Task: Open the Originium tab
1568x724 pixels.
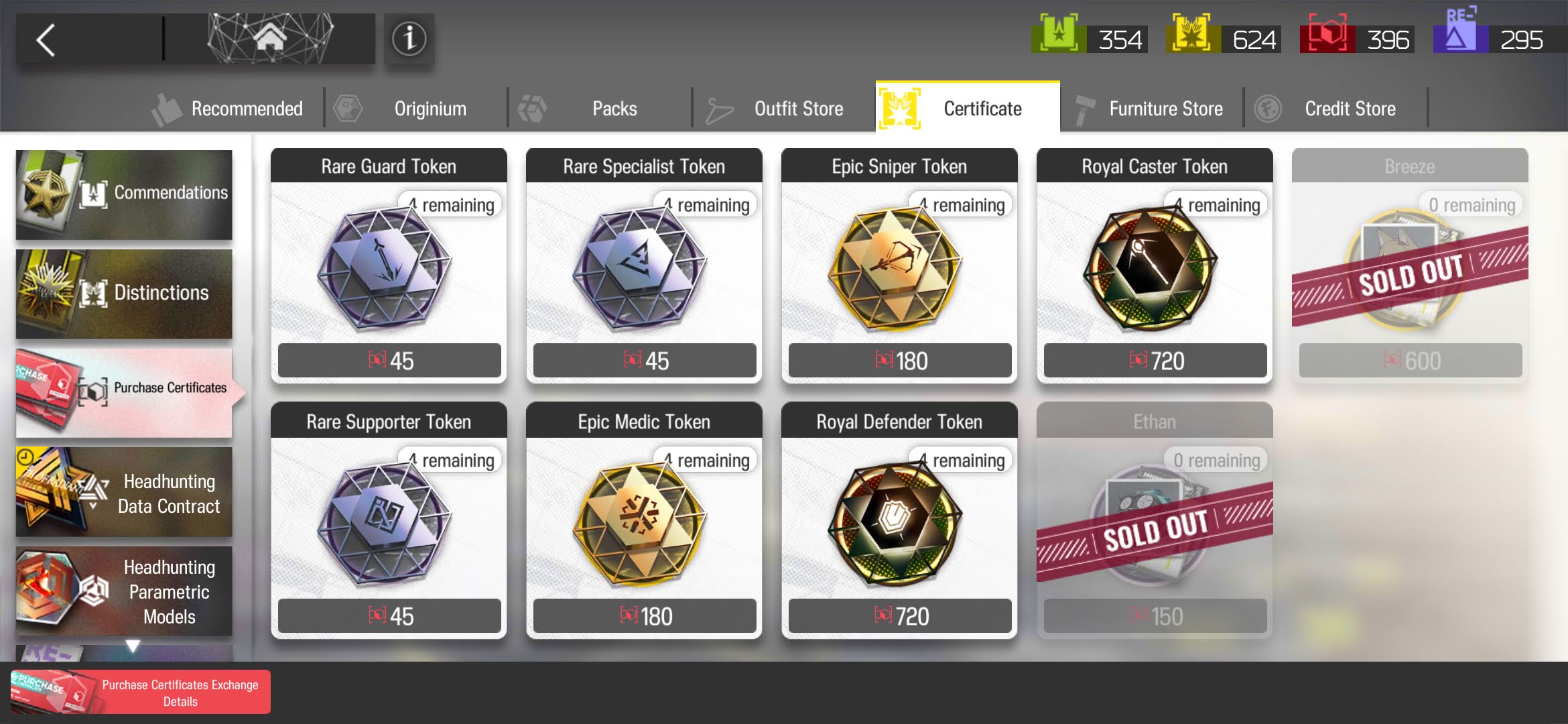Action: coord(415,109)
